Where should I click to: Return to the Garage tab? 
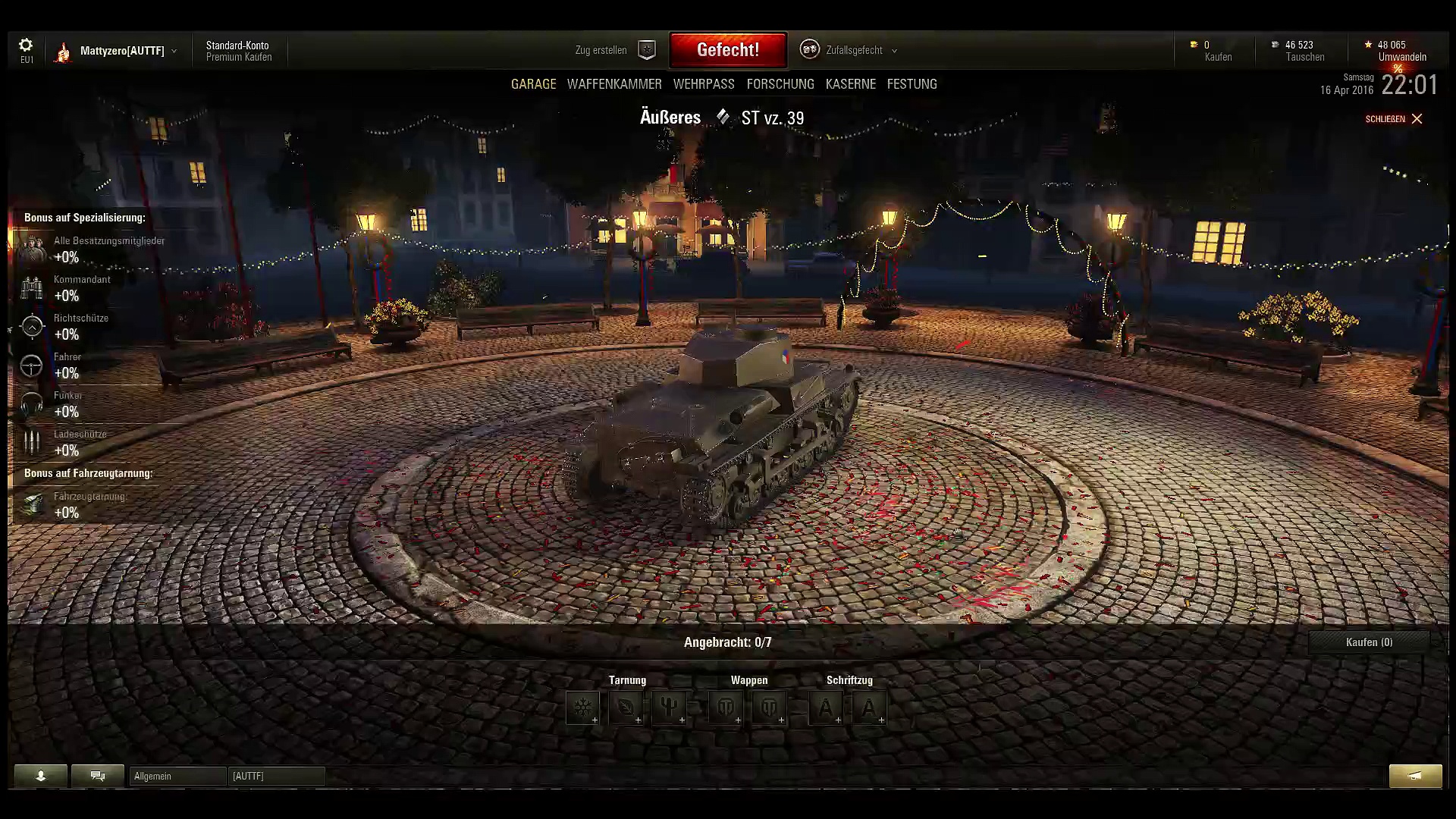point(533,84)
